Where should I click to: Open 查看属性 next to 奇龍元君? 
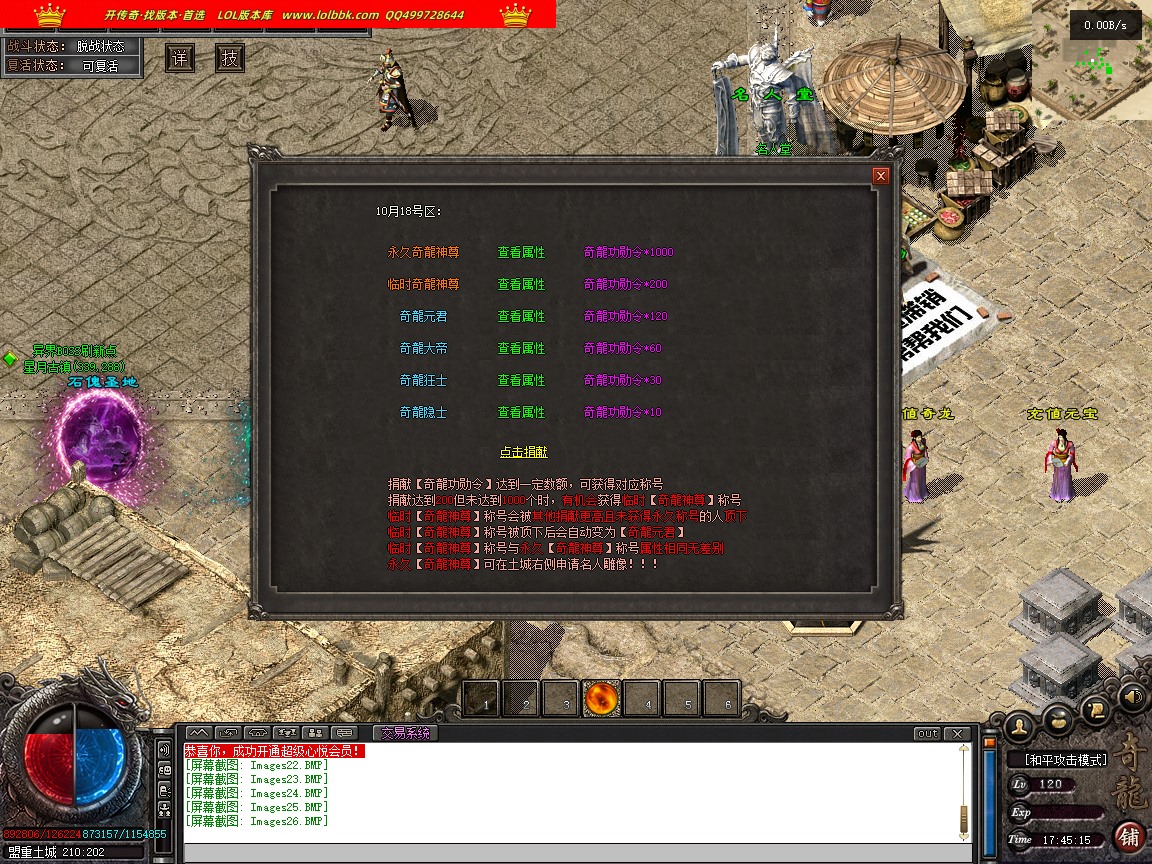521,316
